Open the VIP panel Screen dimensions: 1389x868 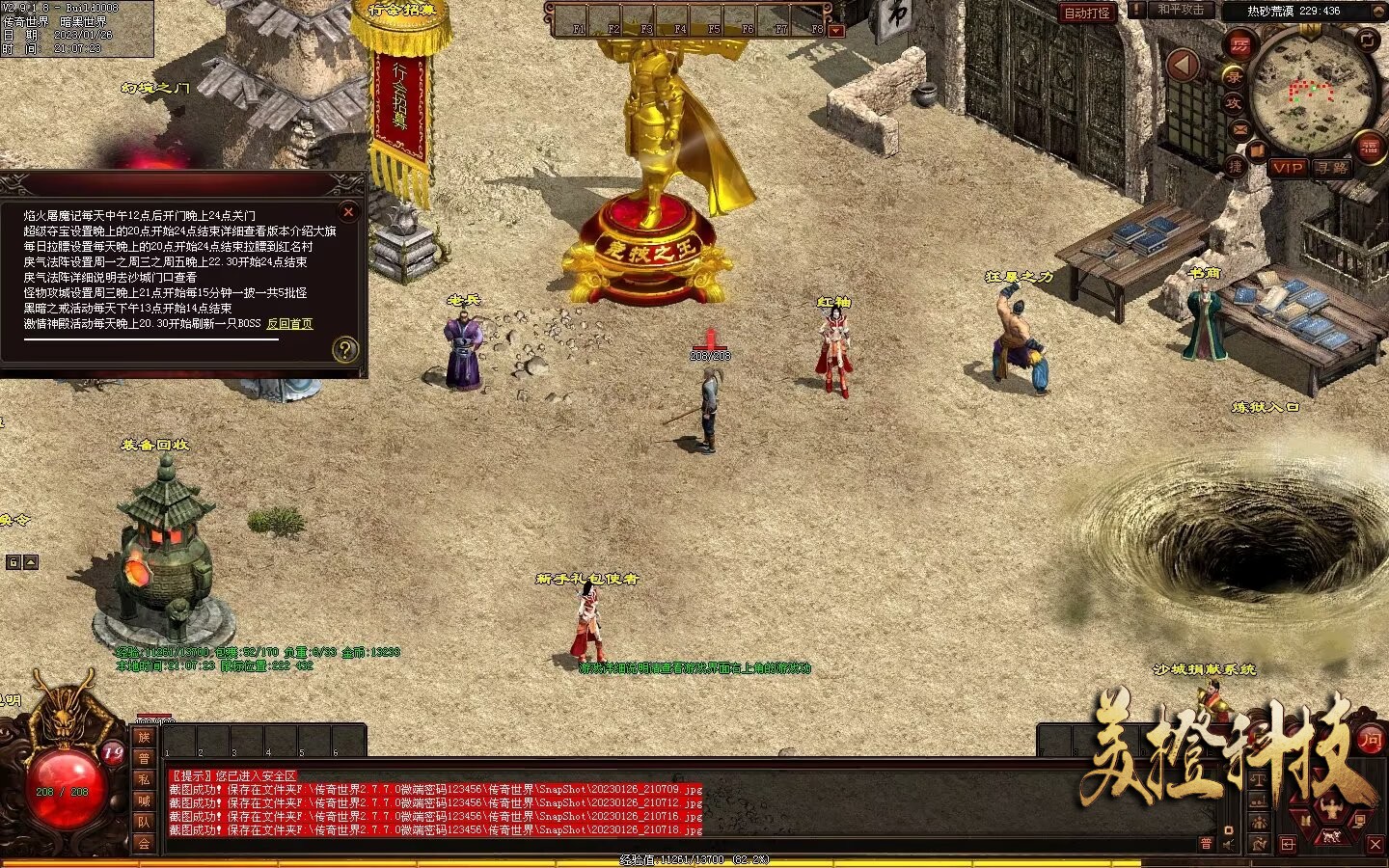[x=1288, y=168]
